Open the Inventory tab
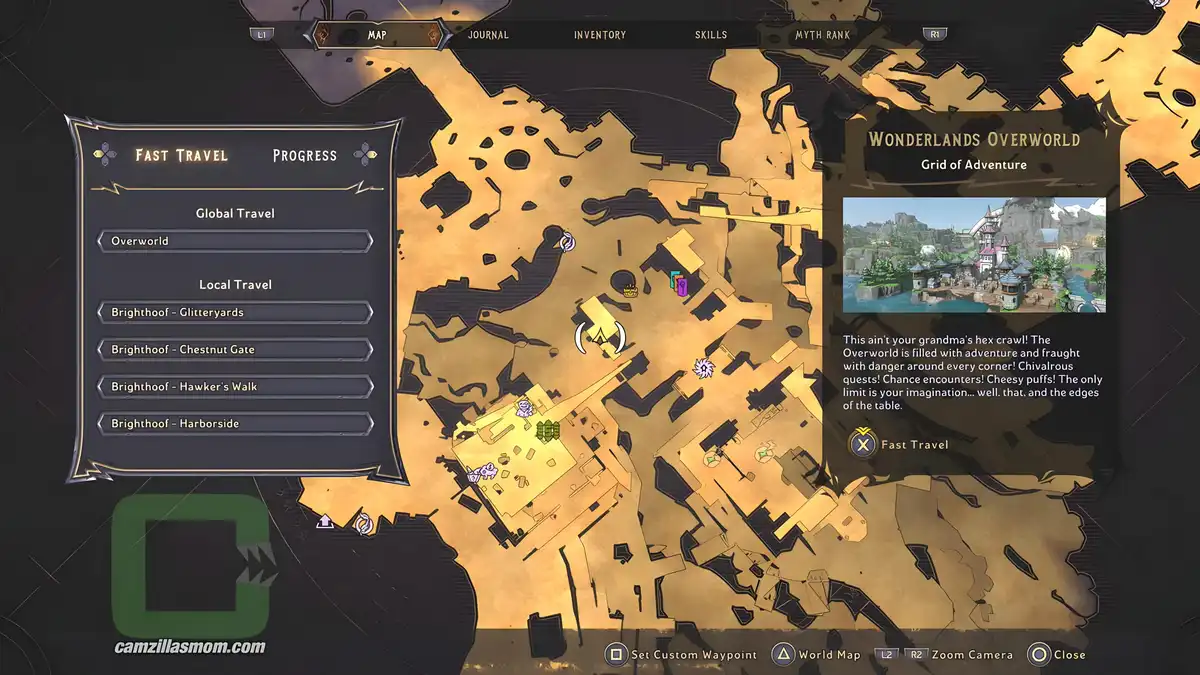Viewport: 1200px width, 675px height. click(600, 35)
